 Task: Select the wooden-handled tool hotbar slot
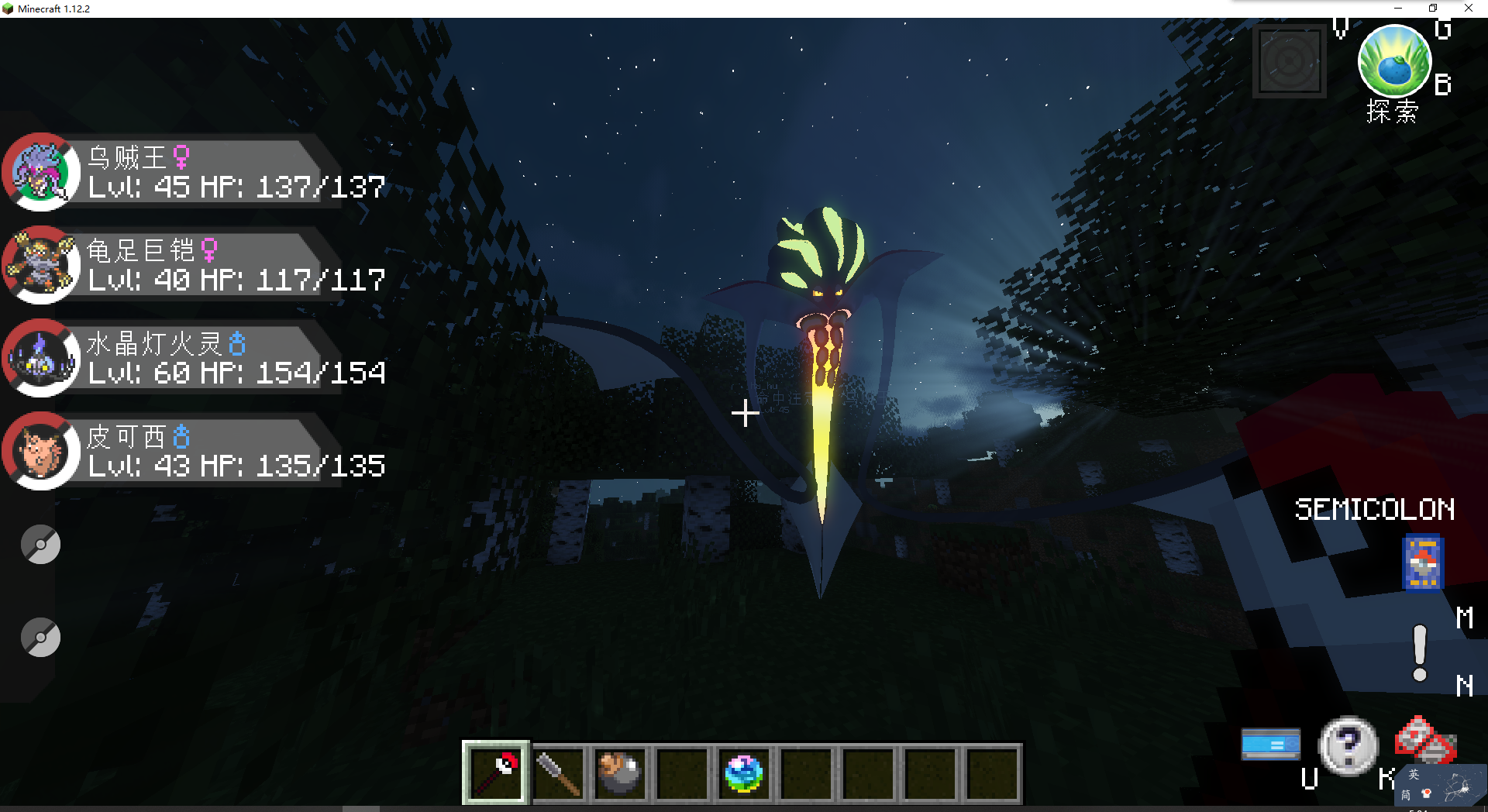pyautogui.click(x=558, y=772)
